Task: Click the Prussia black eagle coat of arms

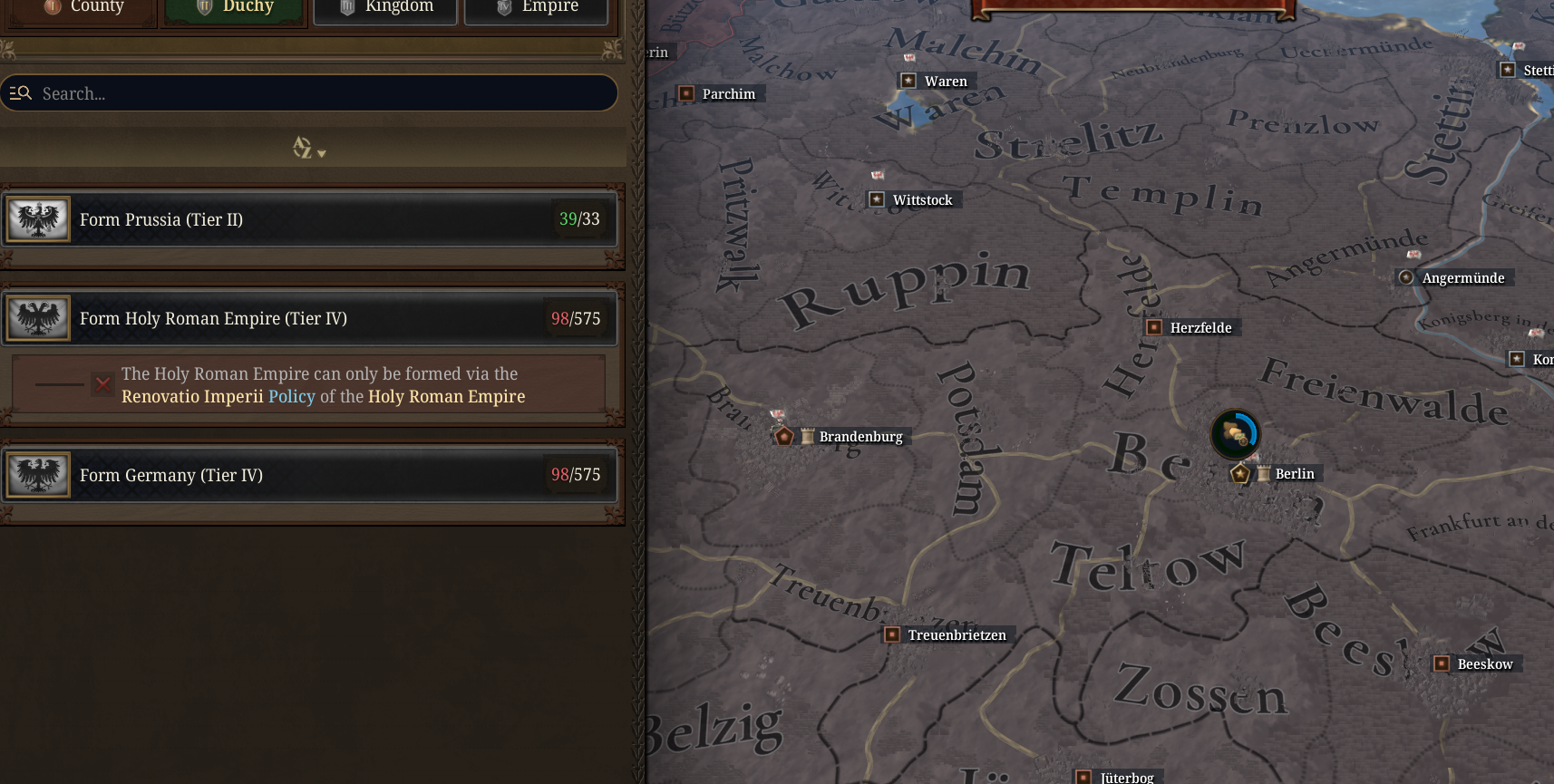Action: click(37, 218)
